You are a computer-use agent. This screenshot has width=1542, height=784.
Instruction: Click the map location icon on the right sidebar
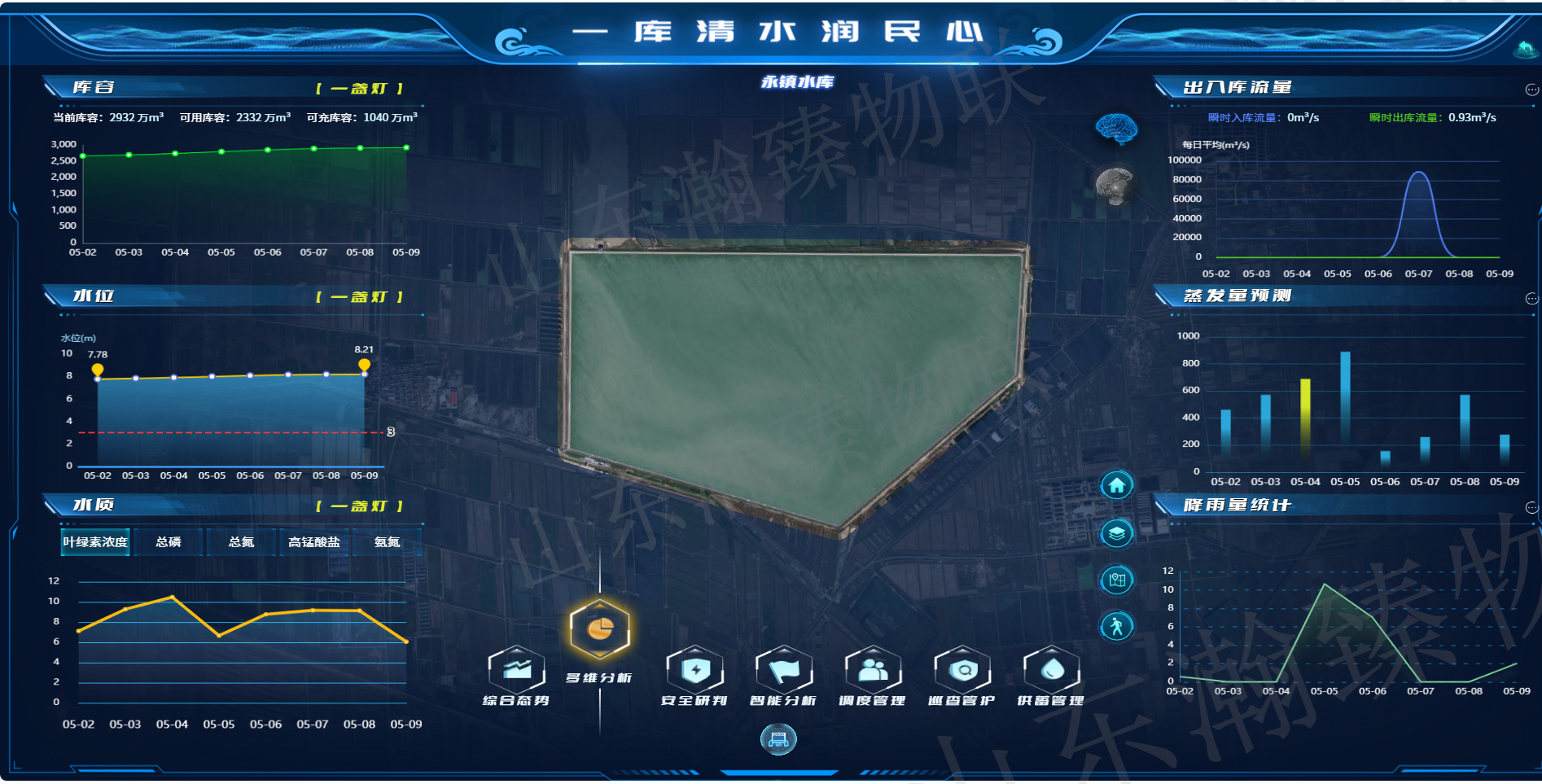click(x=1116, y=579)
